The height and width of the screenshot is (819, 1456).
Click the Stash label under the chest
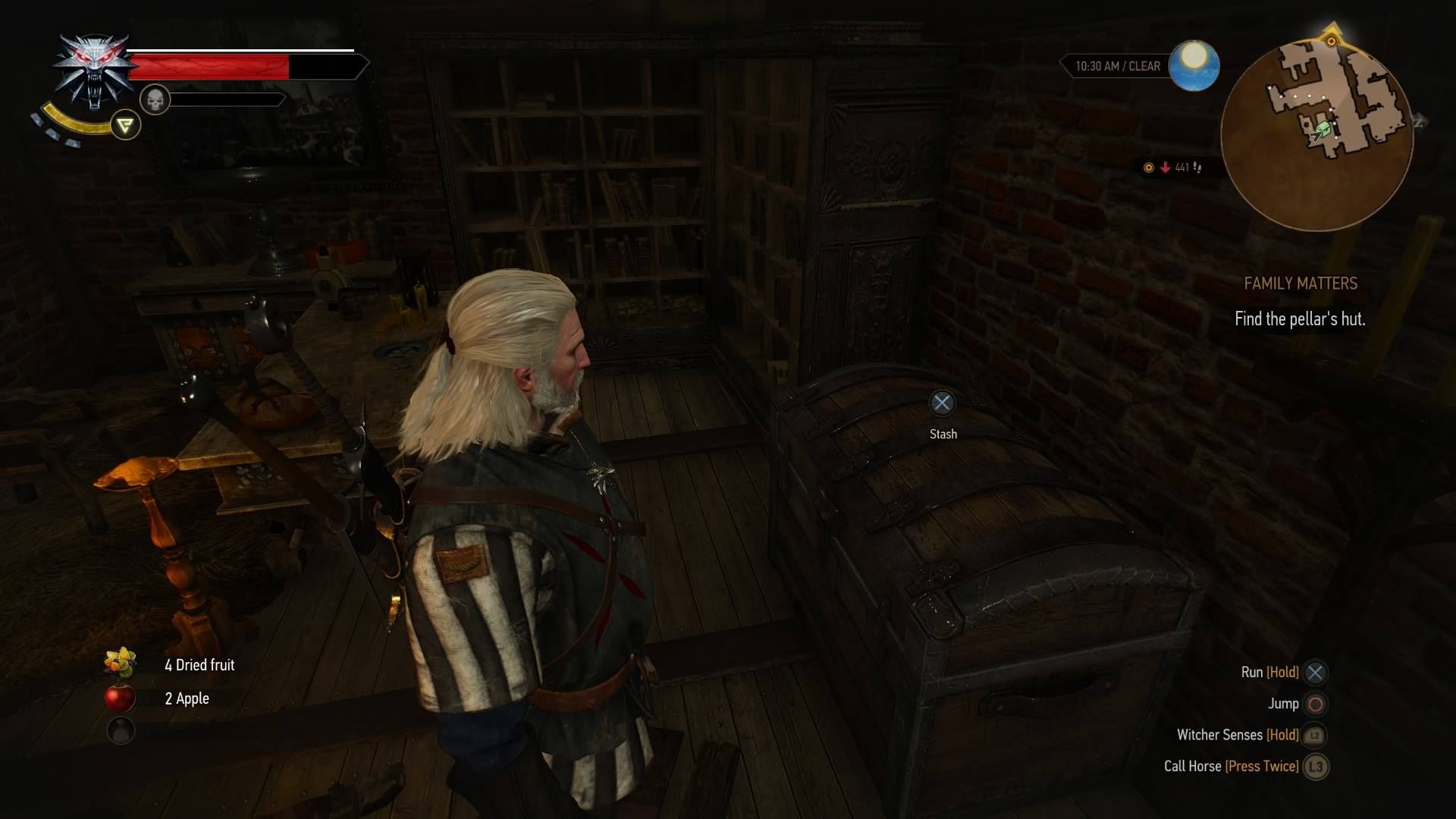(x=942, y=433)
